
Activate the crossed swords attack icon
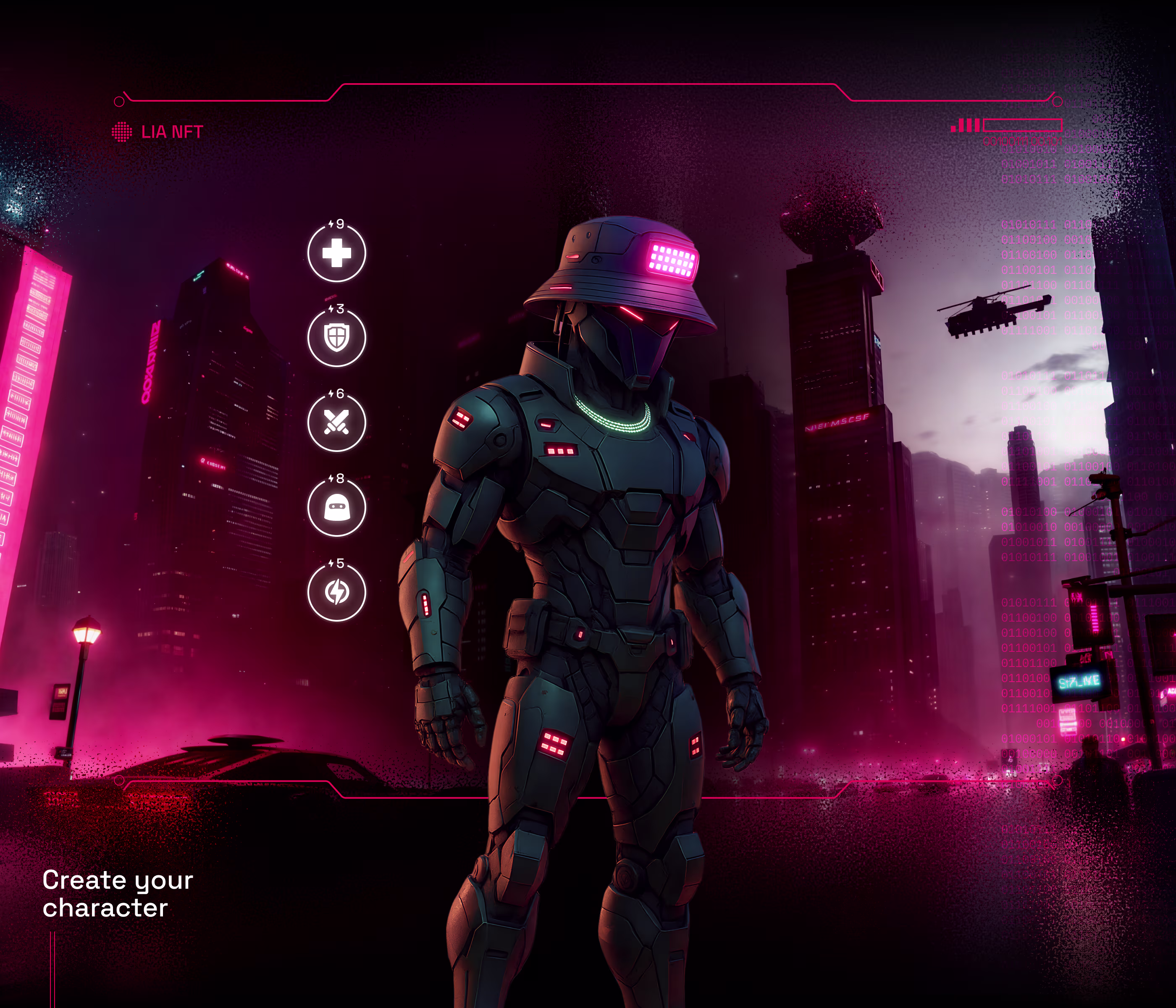[x=336, y=423]
